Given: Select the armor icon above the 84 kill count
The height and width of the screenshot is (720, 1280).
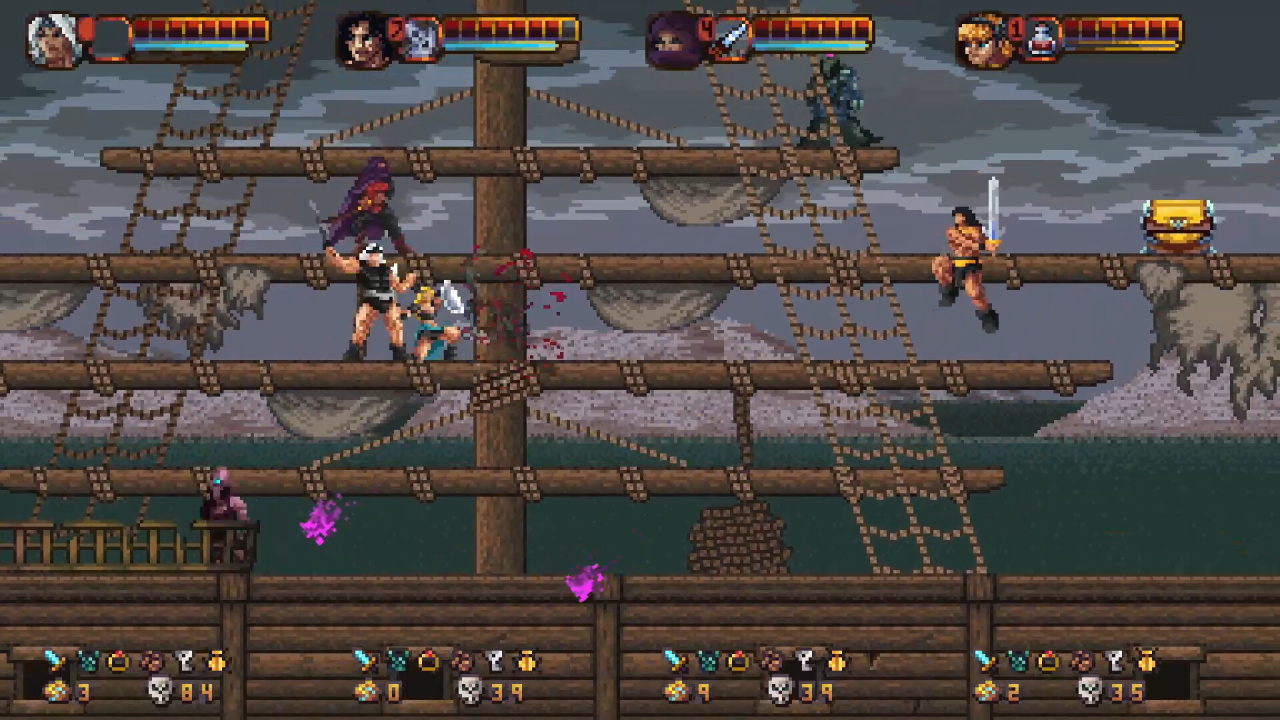Looking at the screenshot, I should (88, 661).
